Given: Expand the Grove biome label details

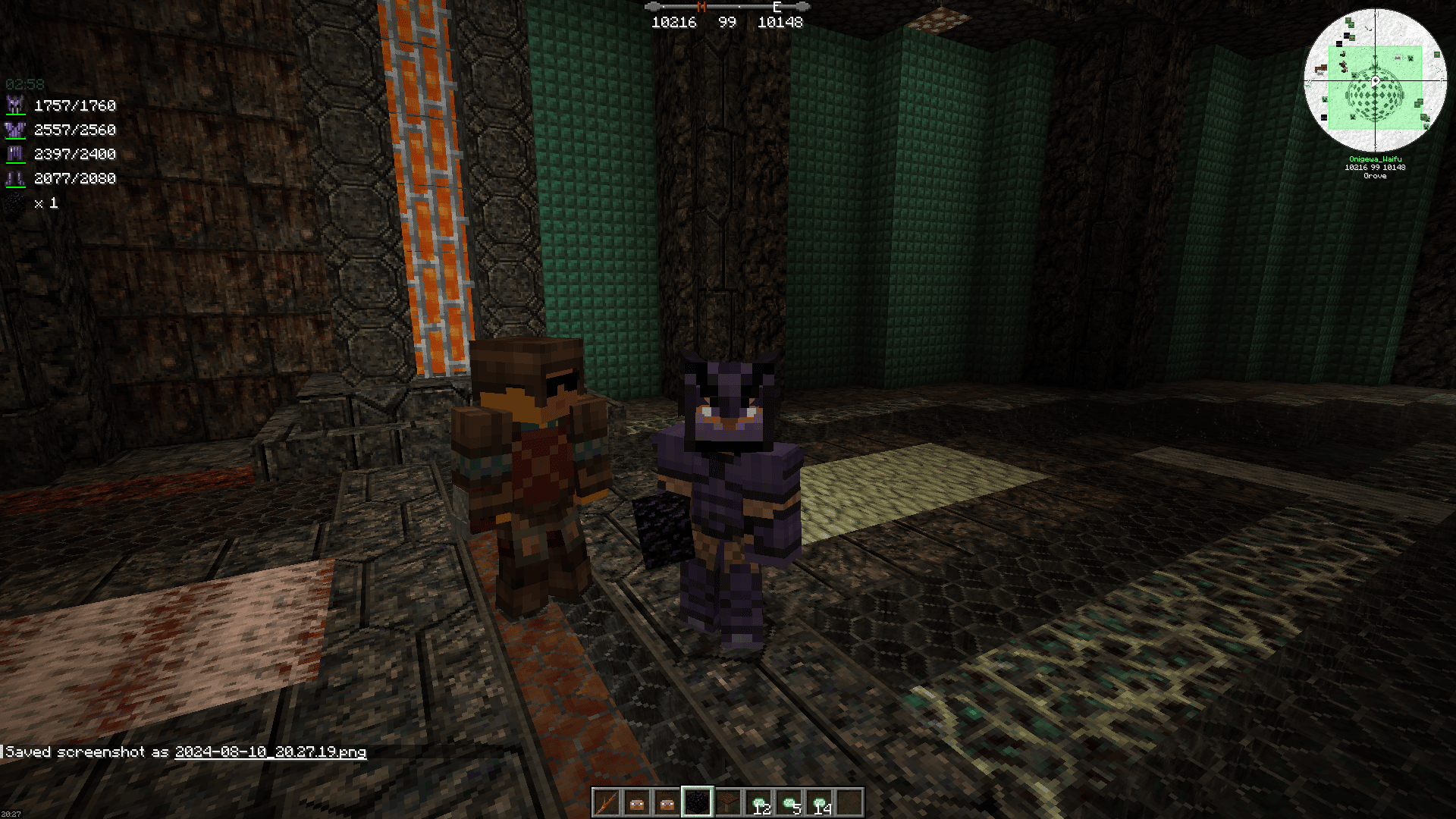Looking at the screenshot, I should 1374,176.
